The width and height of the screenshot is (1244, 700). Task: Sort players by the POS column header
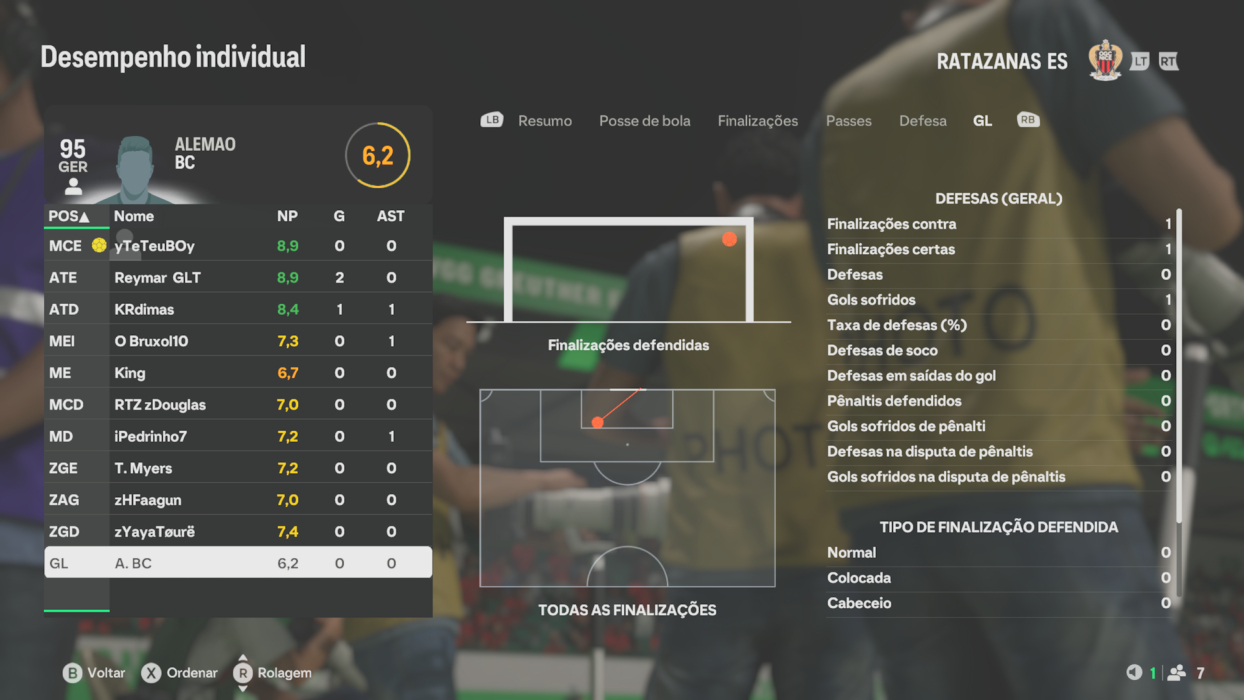pos(69,216)
